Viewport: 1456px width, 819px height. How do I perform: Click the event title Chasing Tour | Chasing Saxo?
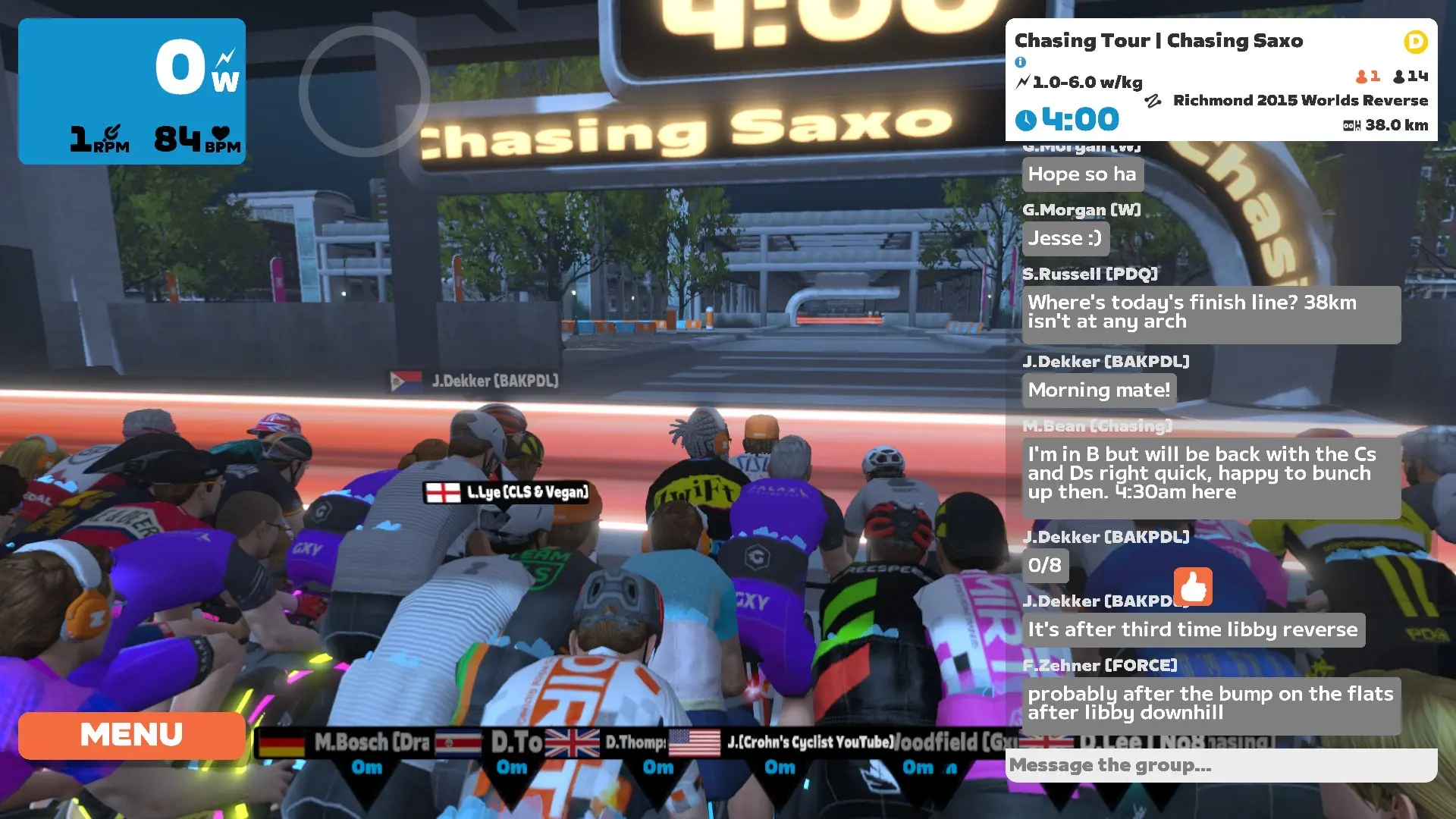(1159, 41)
